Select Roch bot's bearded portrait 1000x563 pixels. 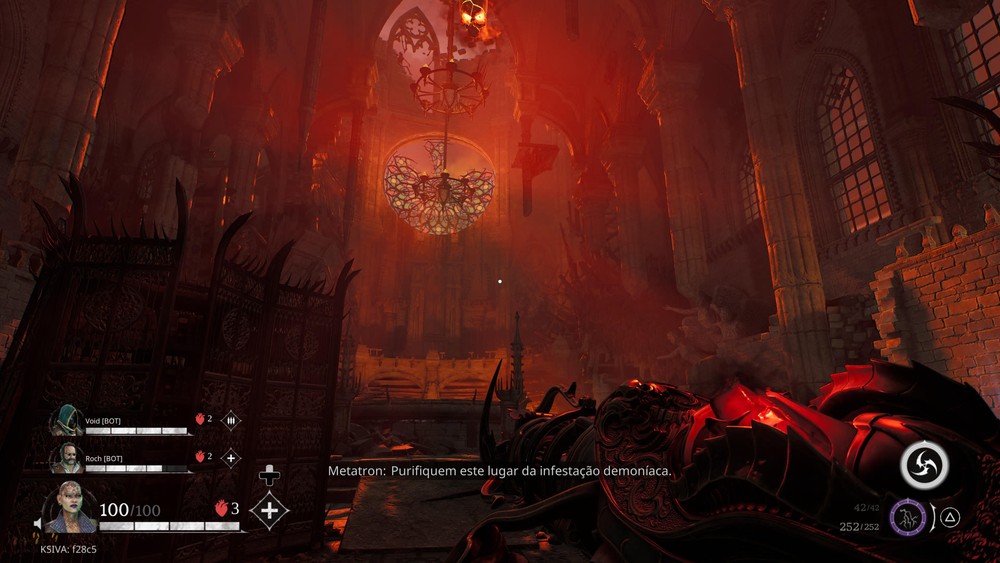click(67, 457)
